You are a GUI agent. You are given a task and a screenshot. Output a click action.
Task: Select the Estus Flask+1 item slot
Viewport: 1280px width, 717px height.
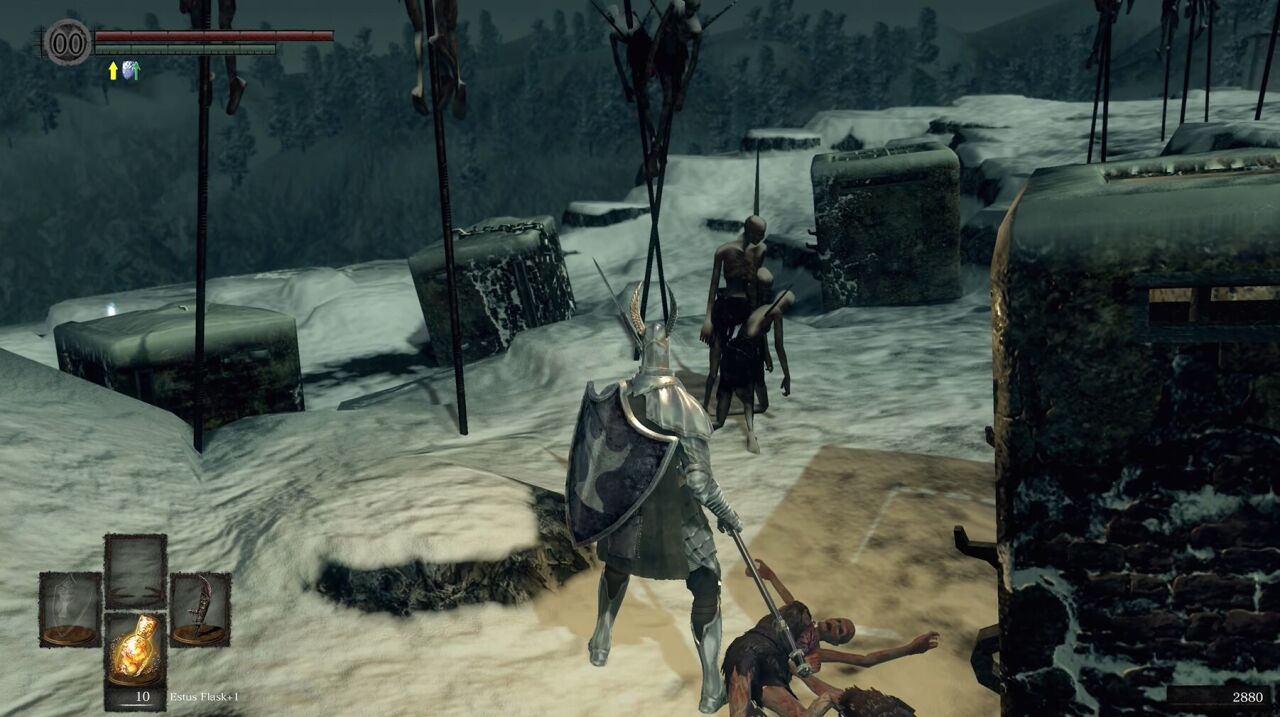[135, 661]
